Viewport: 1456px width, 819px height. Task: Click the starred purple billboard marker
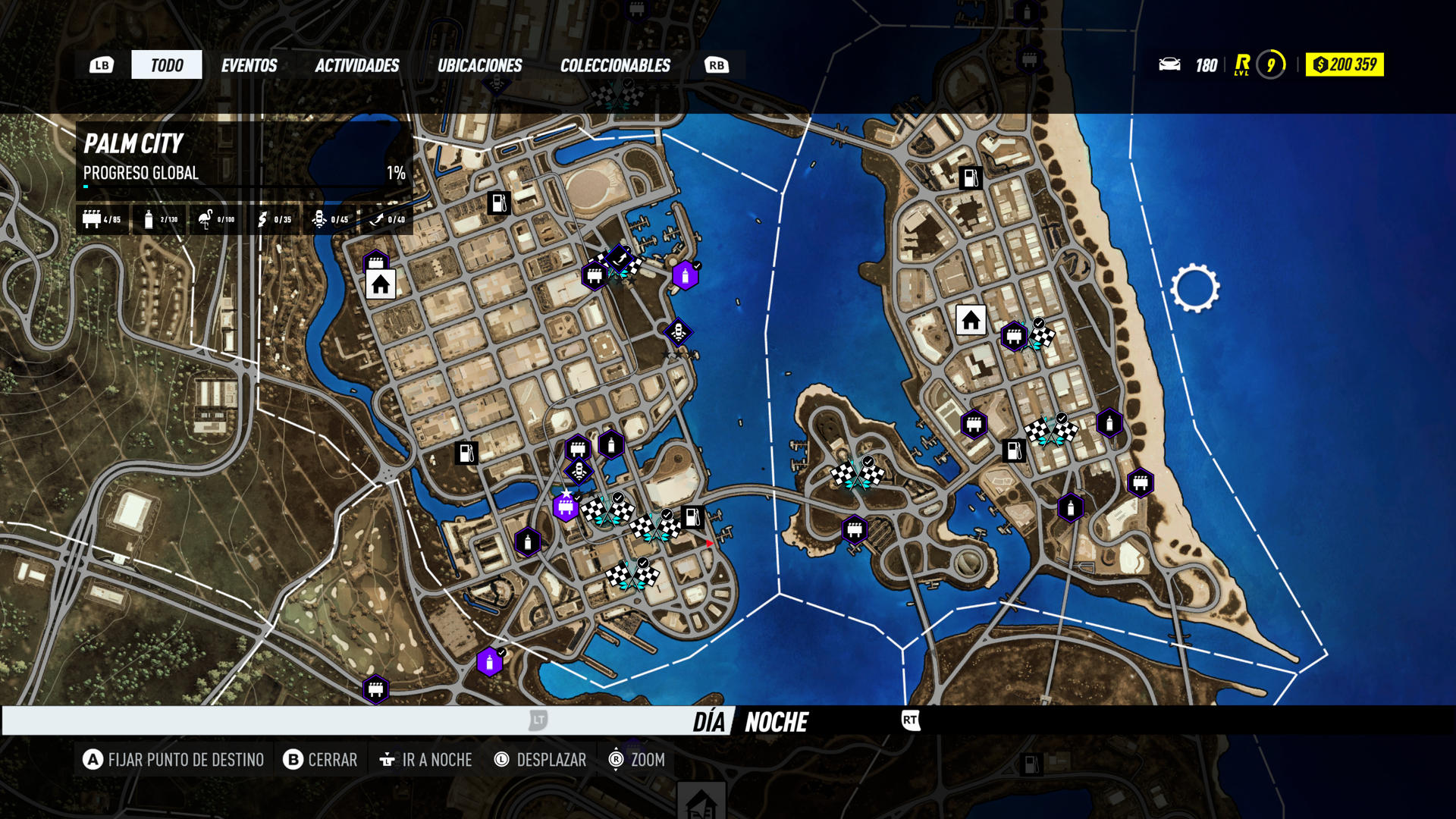566,507
